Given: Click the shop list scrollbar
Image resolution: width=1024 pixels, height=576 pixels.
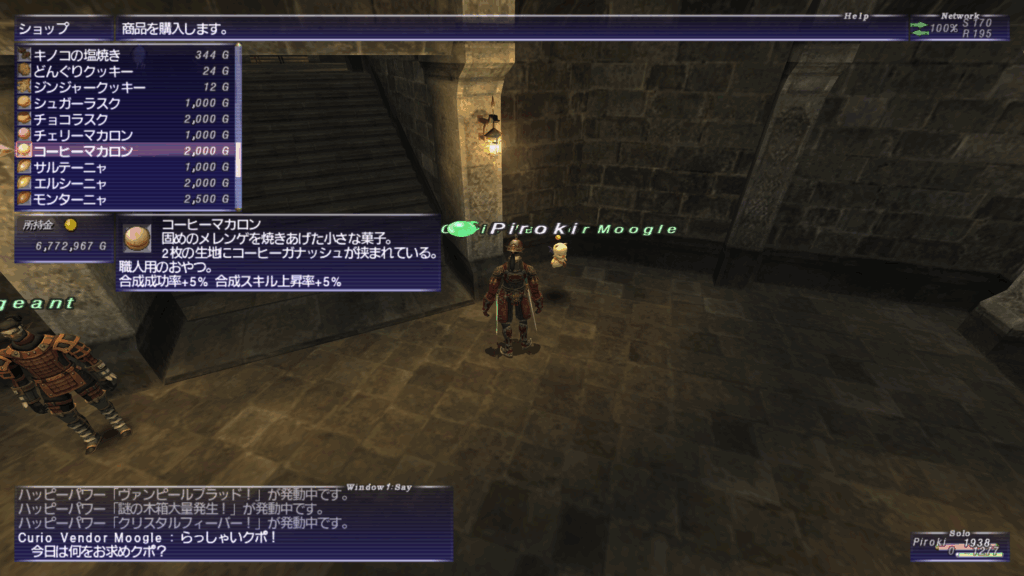Looking at the screenshot, I should pos(238,125).
